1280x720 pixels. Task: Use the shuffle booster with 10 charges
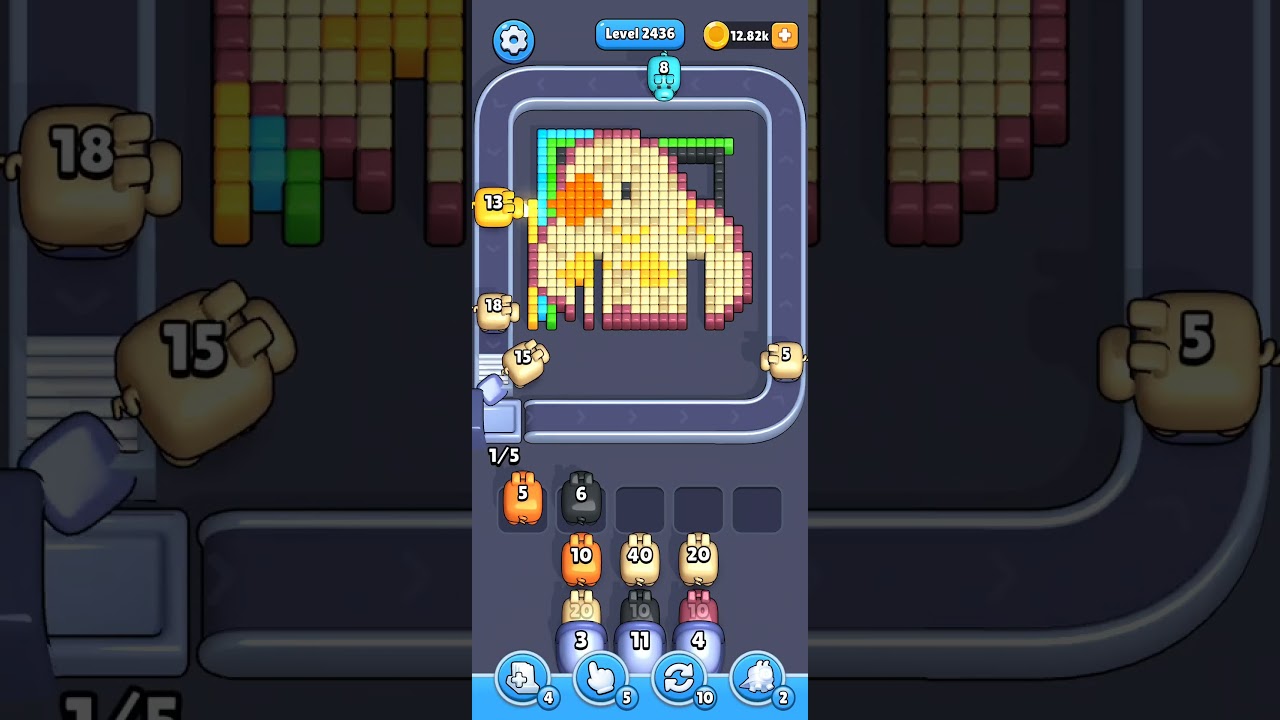coord(678,679)
